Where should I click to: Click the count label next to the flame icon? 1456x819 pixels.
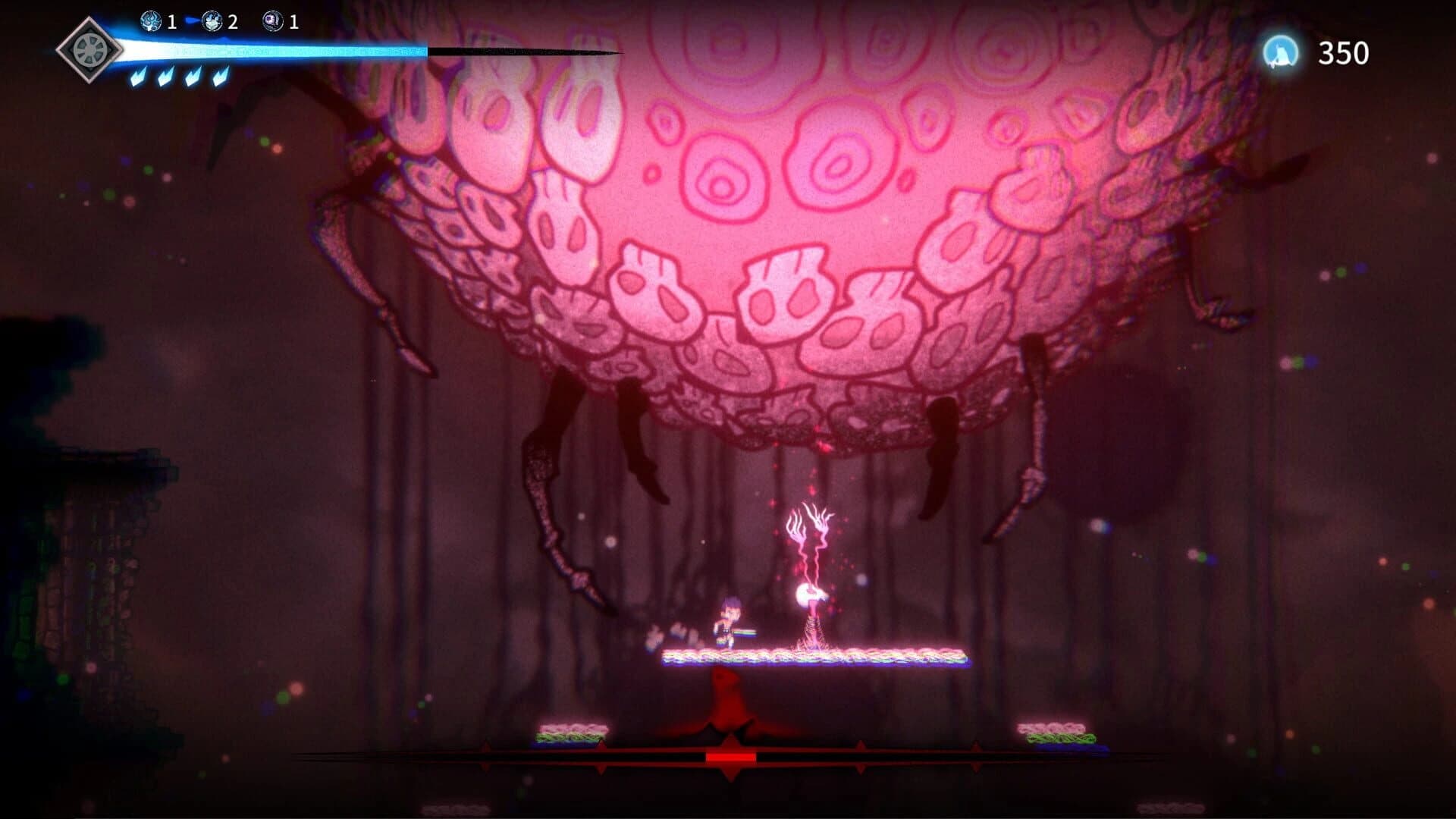tap(172, 21)
